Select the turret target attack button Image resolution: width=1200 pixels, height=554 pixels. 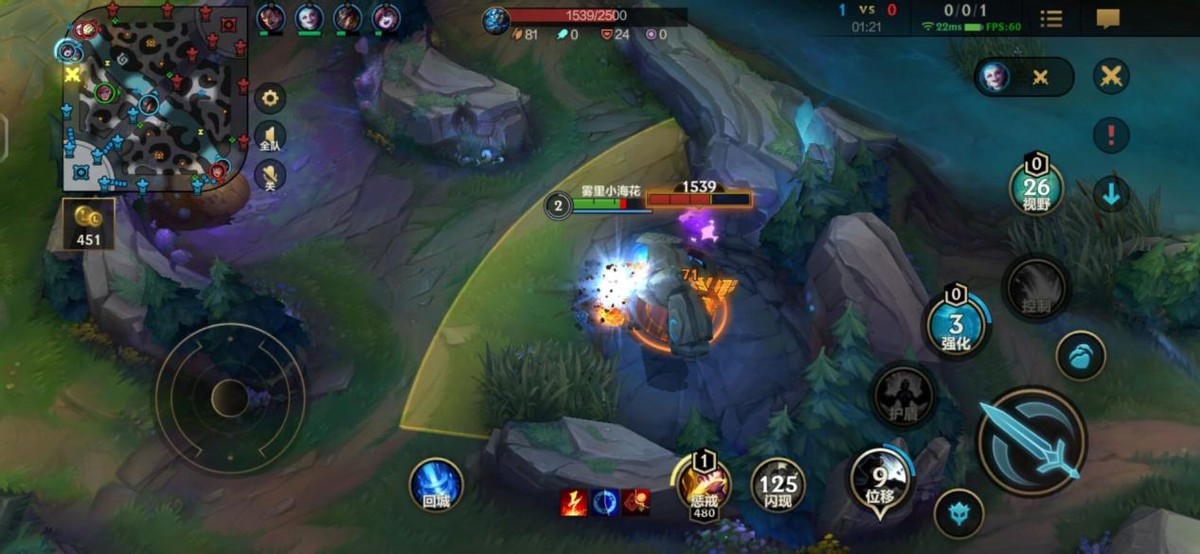point(958,513)
